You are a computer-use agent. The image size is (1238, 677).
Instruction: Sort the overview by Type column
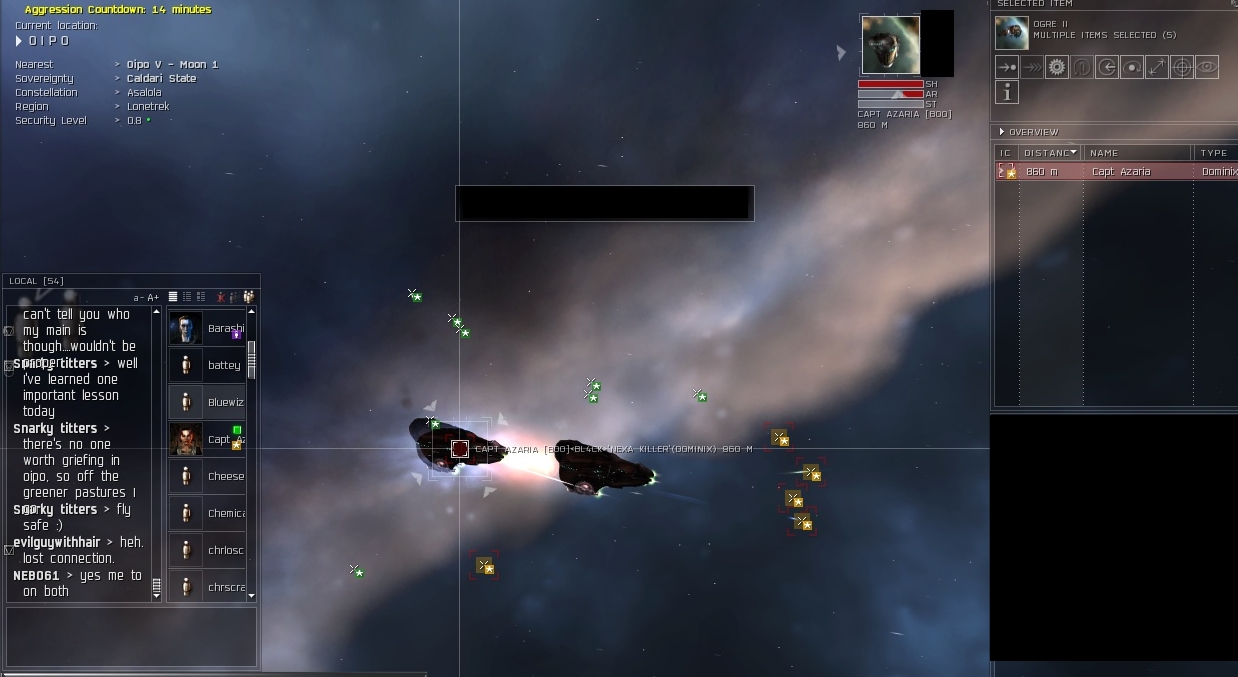tap(1214, 153)
